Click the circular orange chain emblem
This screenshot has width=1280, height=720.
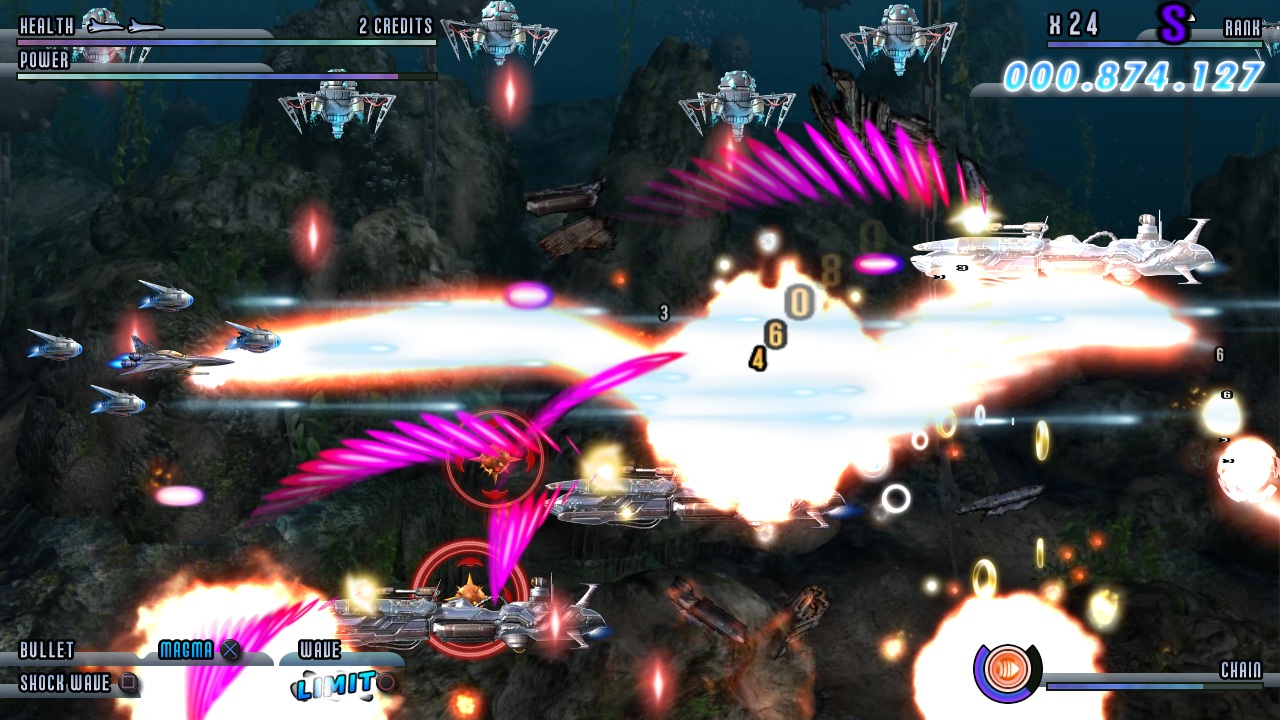(1005, 669)
